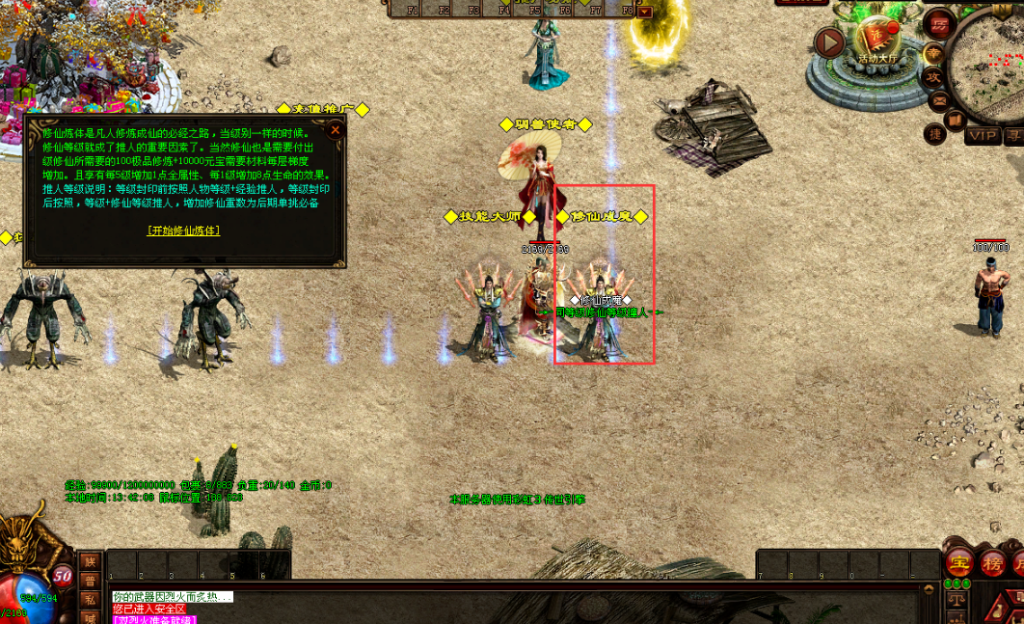The height and width of the screenshot is (624, 1024).
Task: Open the 榜 ranking button
Action: click(x=992, y=562)
